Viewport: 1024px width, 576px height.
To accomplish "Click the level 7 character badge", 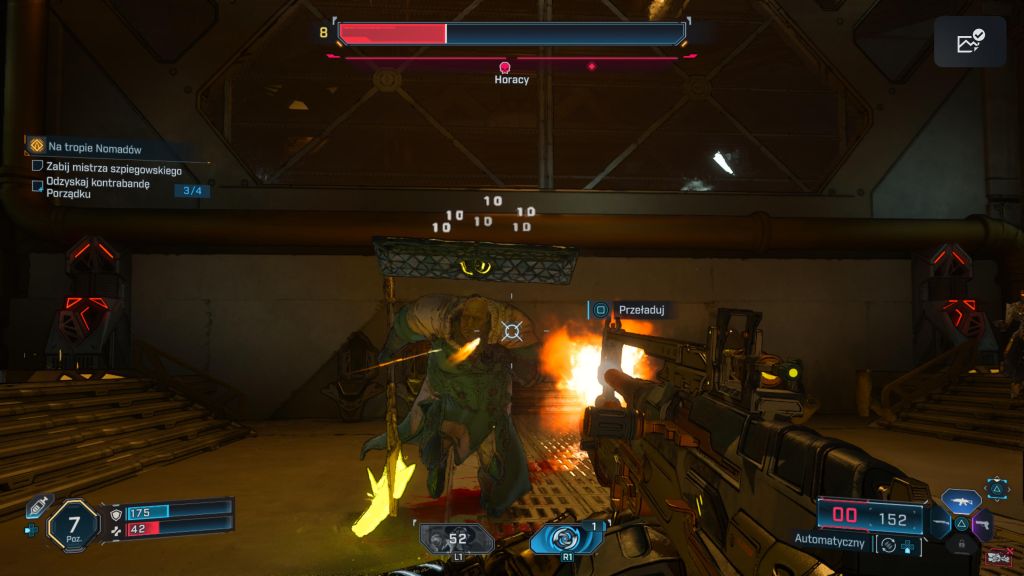I will pyautogui.click(x=73, y=525).
